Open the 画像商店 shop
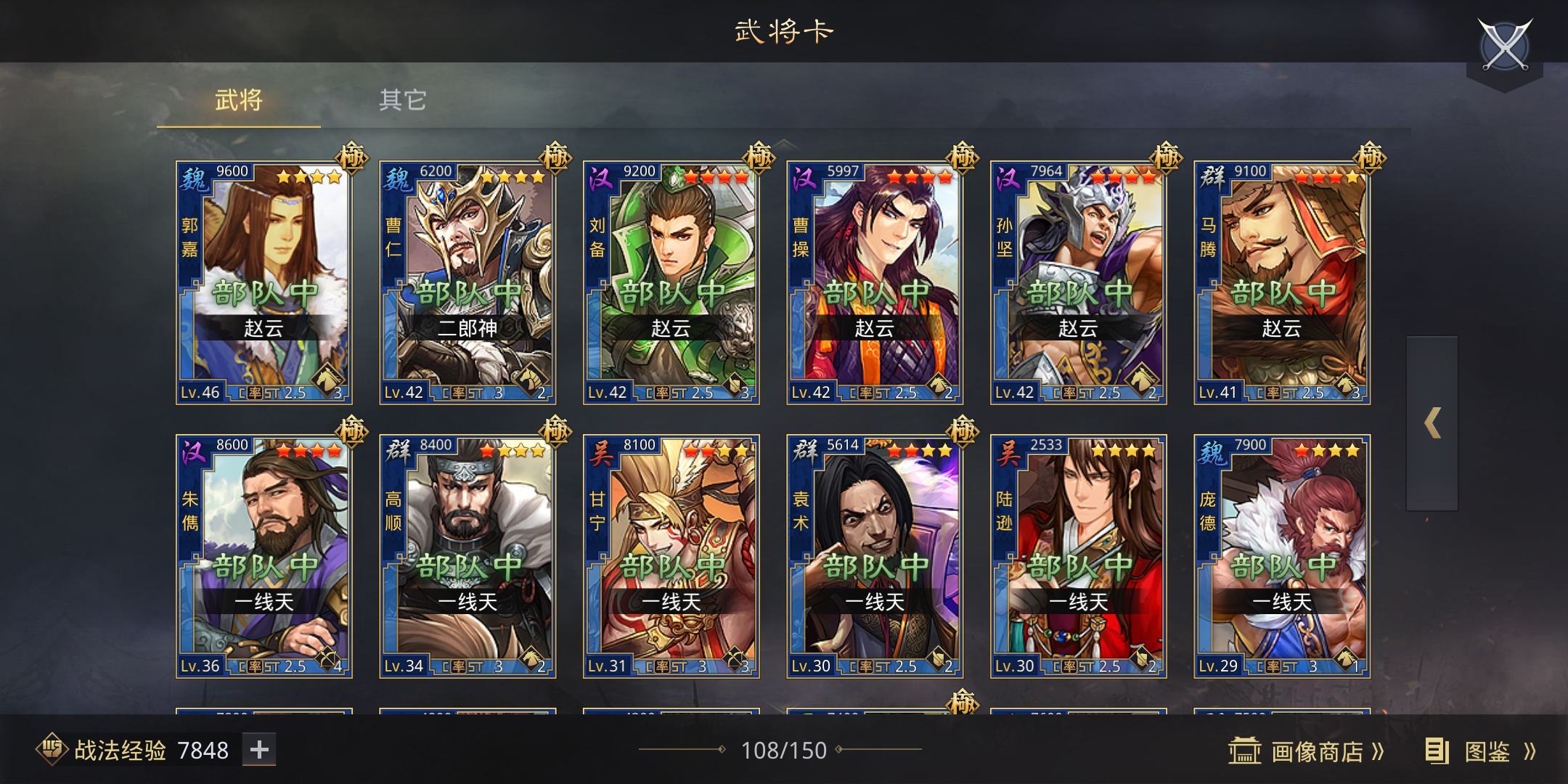 point(1307,751)
